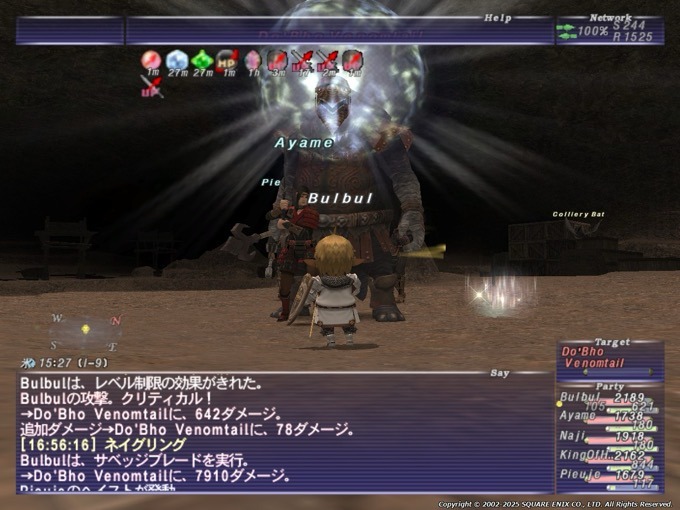Click the pink feather status icon
This screenshot has width=680, height=510.
252,61
